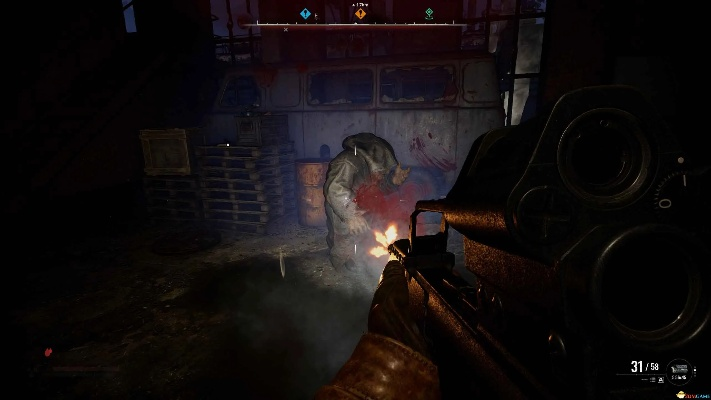Screen dimensions: 711x400
Task: Select the blue objective marker on the compass
Action: click(306, 14)
